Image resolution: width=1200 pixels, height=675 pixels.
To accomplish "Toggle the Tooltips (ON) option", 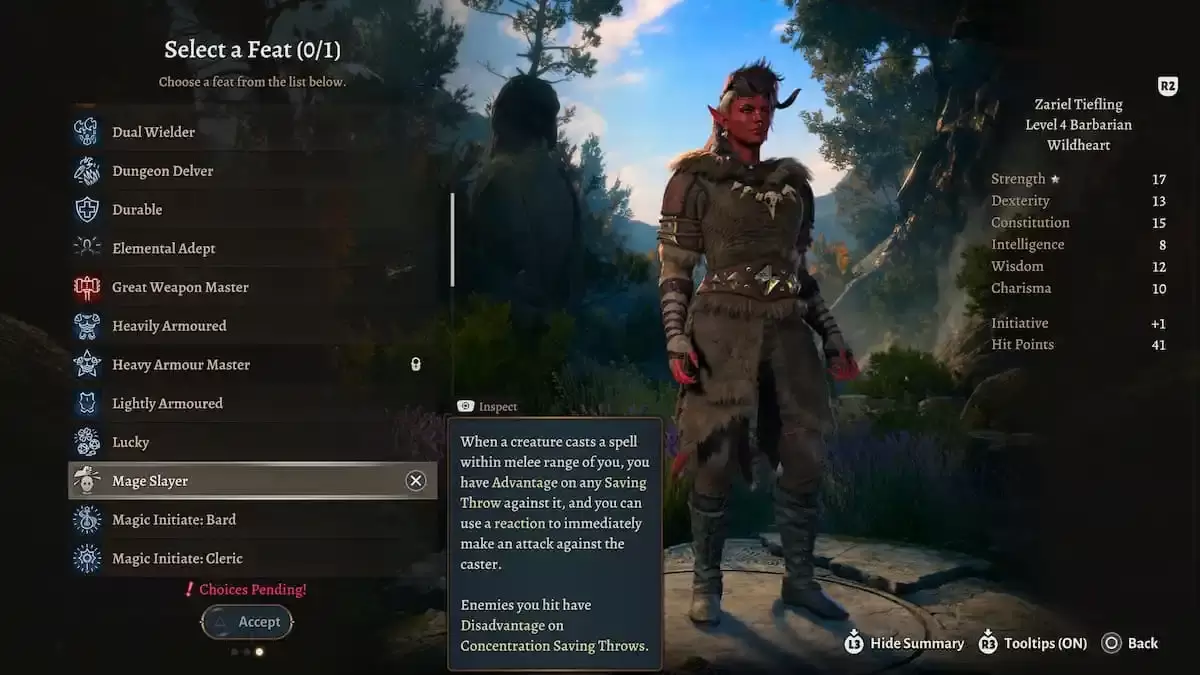I will [1033, 643].
